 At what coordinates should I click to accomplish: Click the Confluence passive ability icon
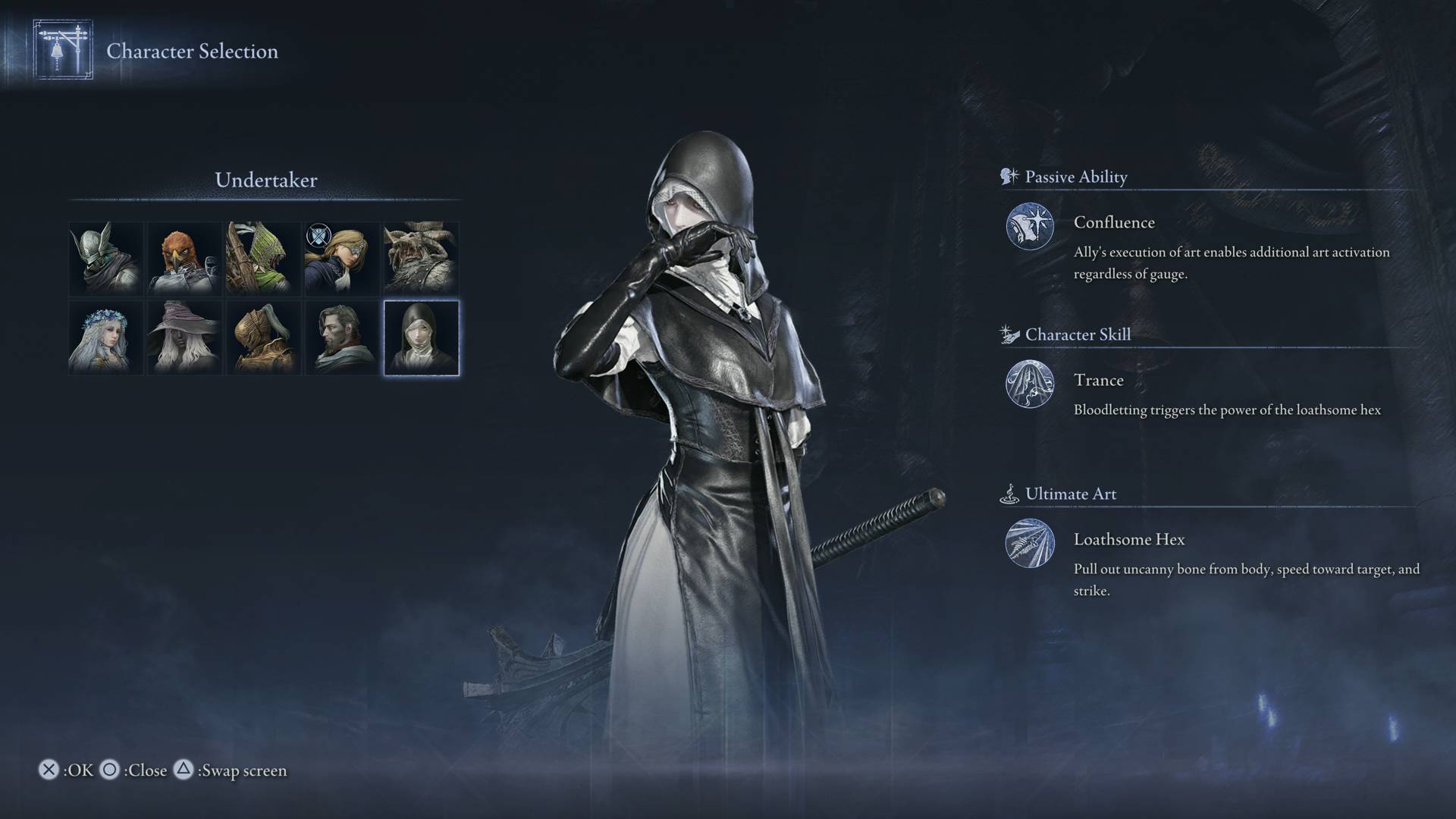pos(1030,225)
